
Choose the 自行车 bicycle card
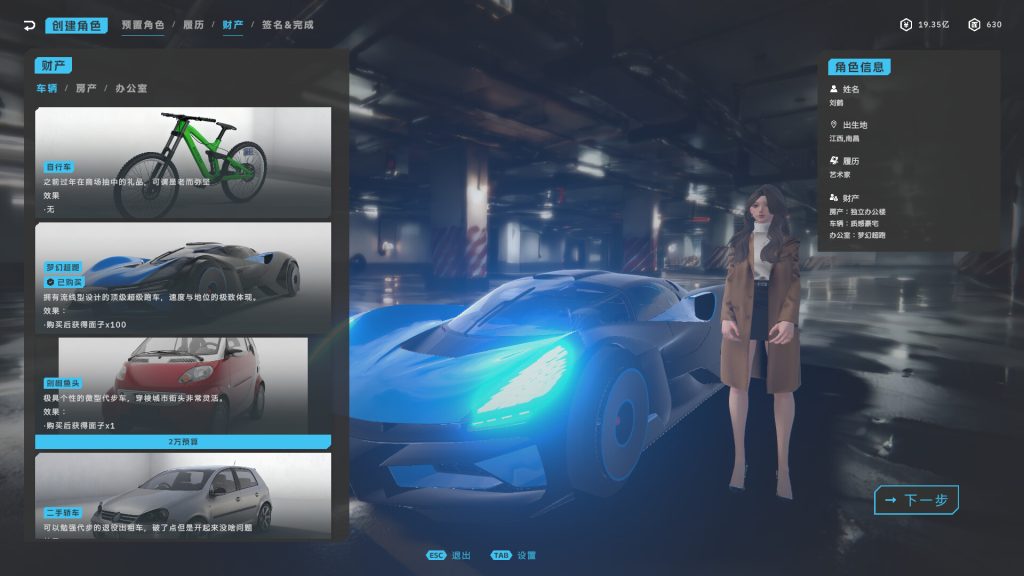pos(183,160)
